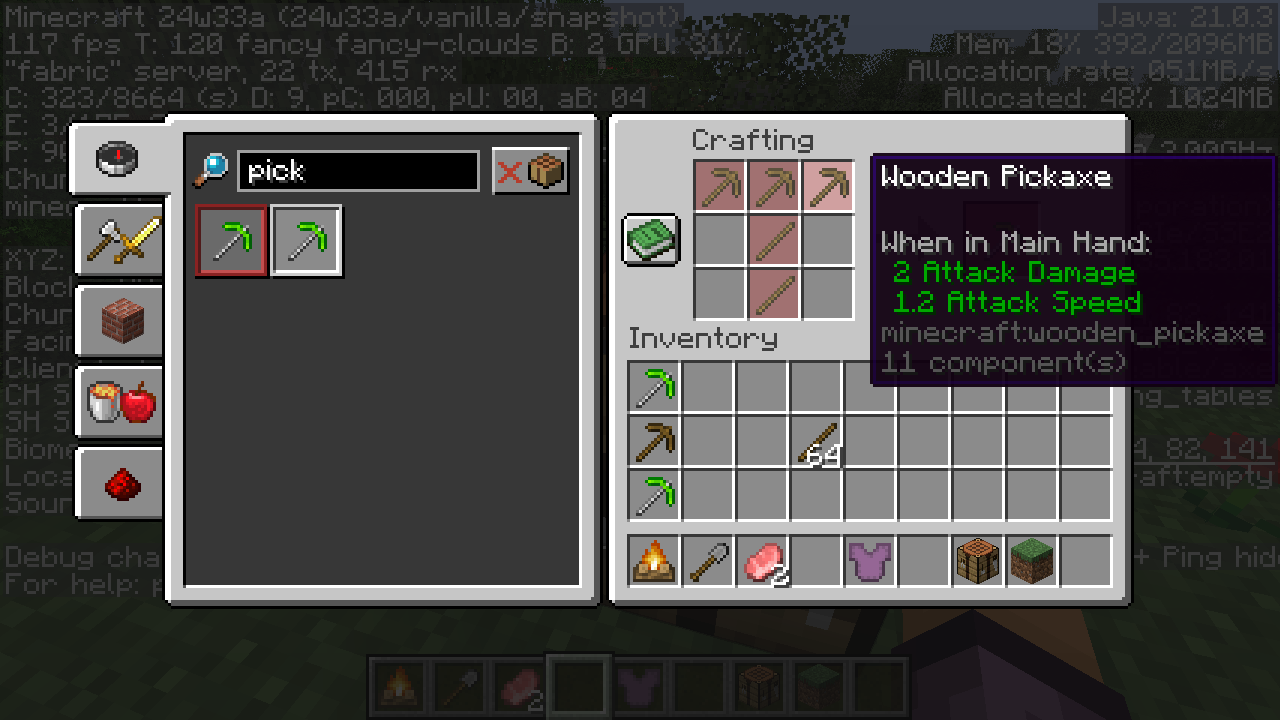1280x720 pixels.
Task: Open the brick block building tab
Action: click(121, 322)
